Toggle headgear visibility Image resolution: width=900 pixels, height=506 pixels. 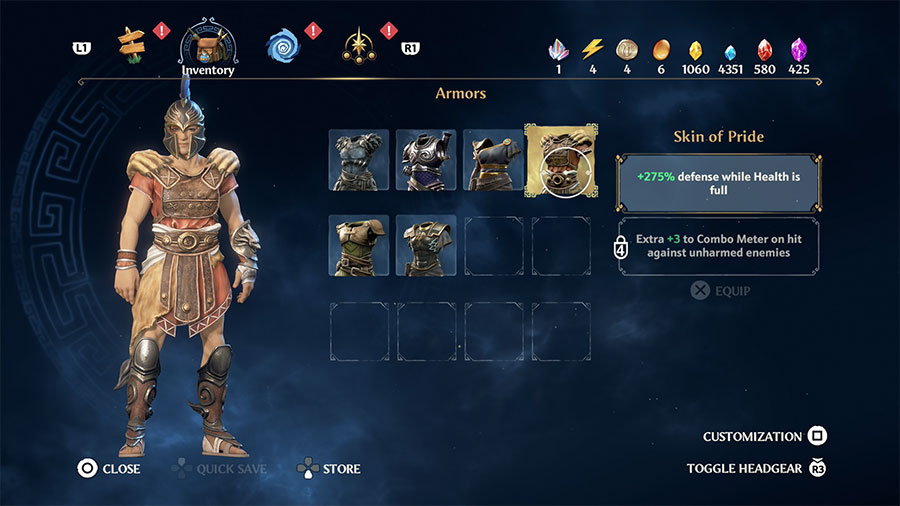(757, 468)
